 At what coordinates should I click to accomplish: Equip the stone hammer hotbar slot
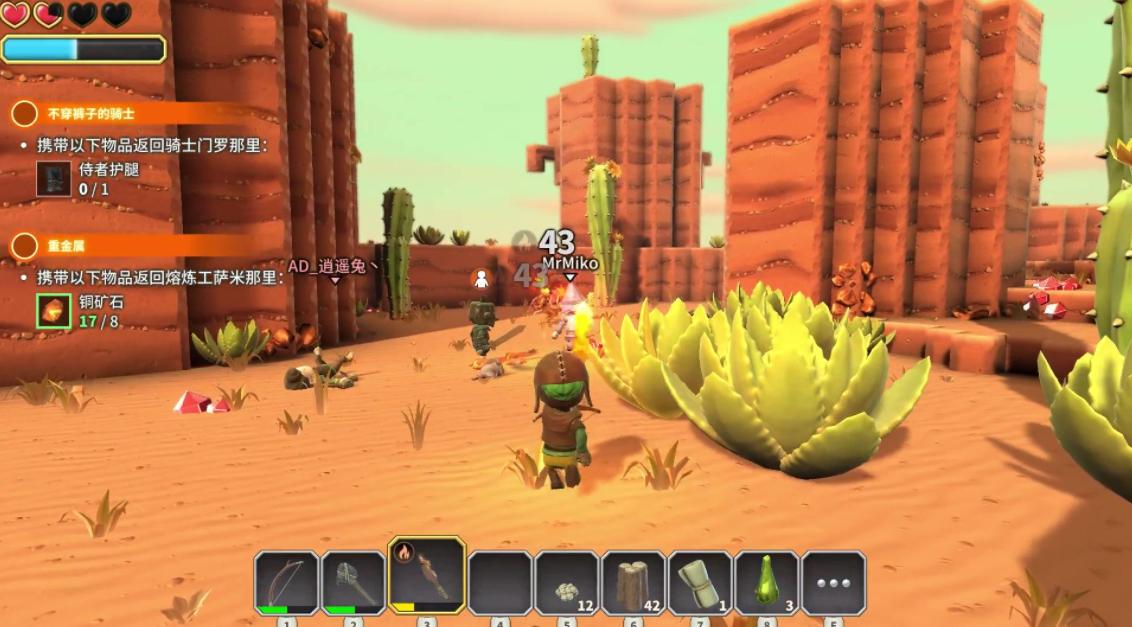[x=354, y=581]
